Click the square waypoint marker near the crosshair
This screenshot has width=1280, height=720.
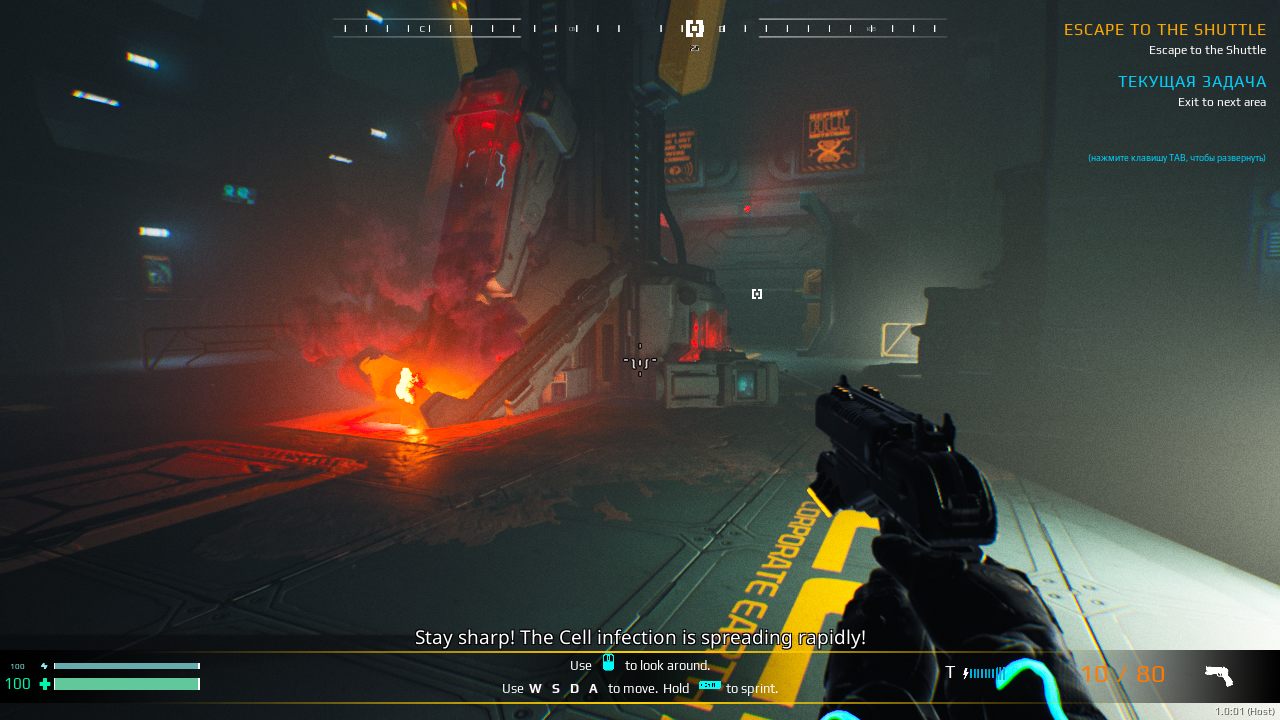click(757, 293)
